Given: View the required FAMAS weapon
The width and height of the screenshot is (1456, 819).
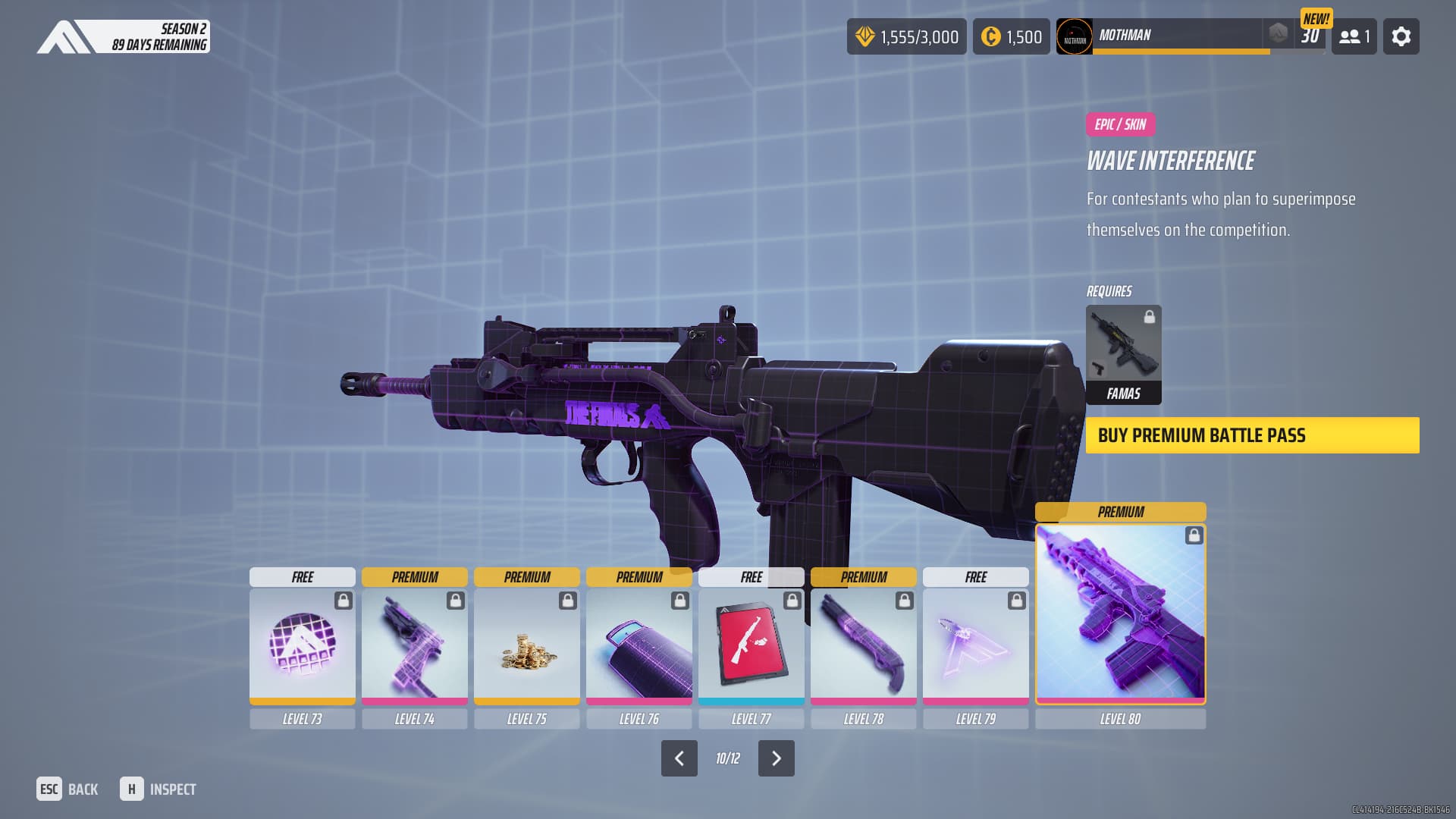Looking at the screenshot, I should tap(1123, 354).
